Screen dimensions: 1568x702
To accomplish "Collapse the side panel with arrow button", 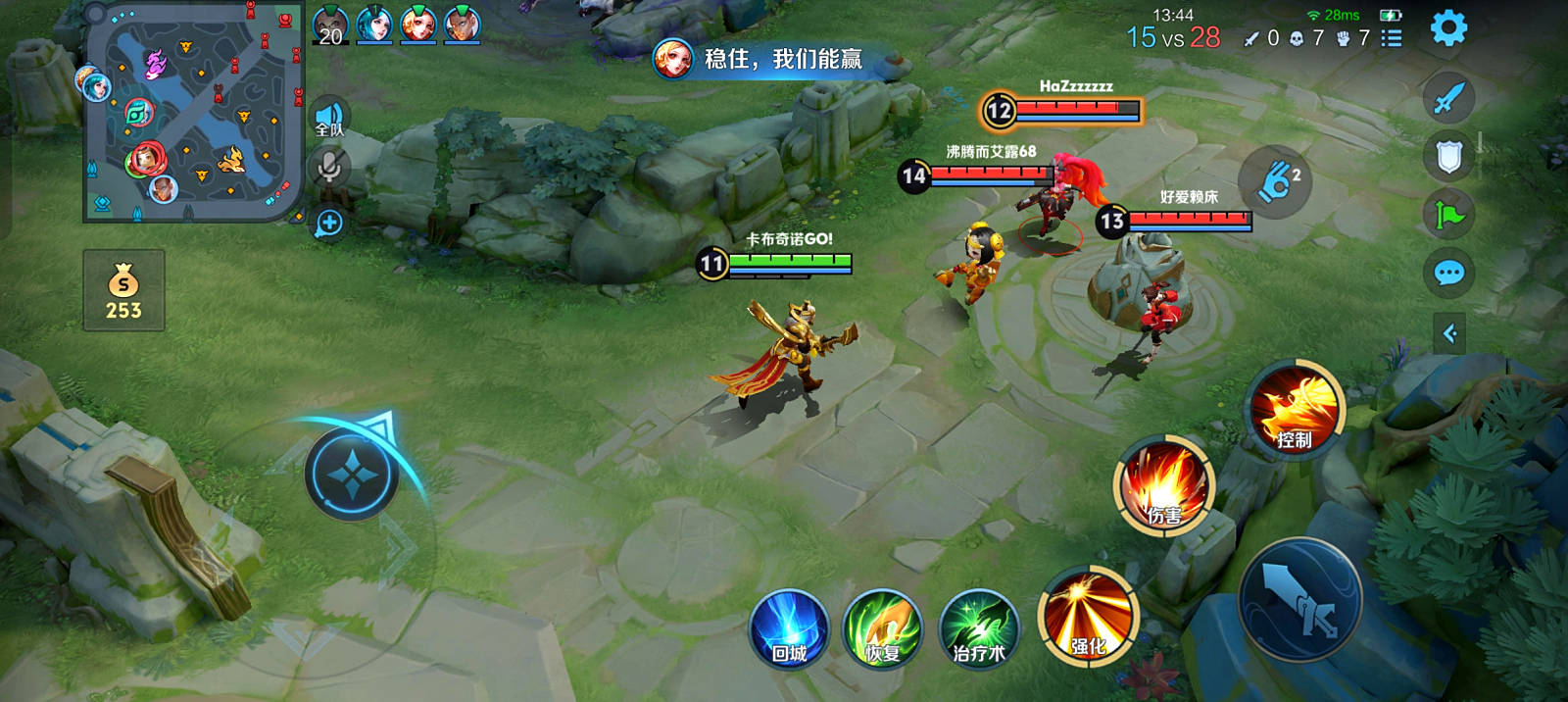I will [1449, 334].
